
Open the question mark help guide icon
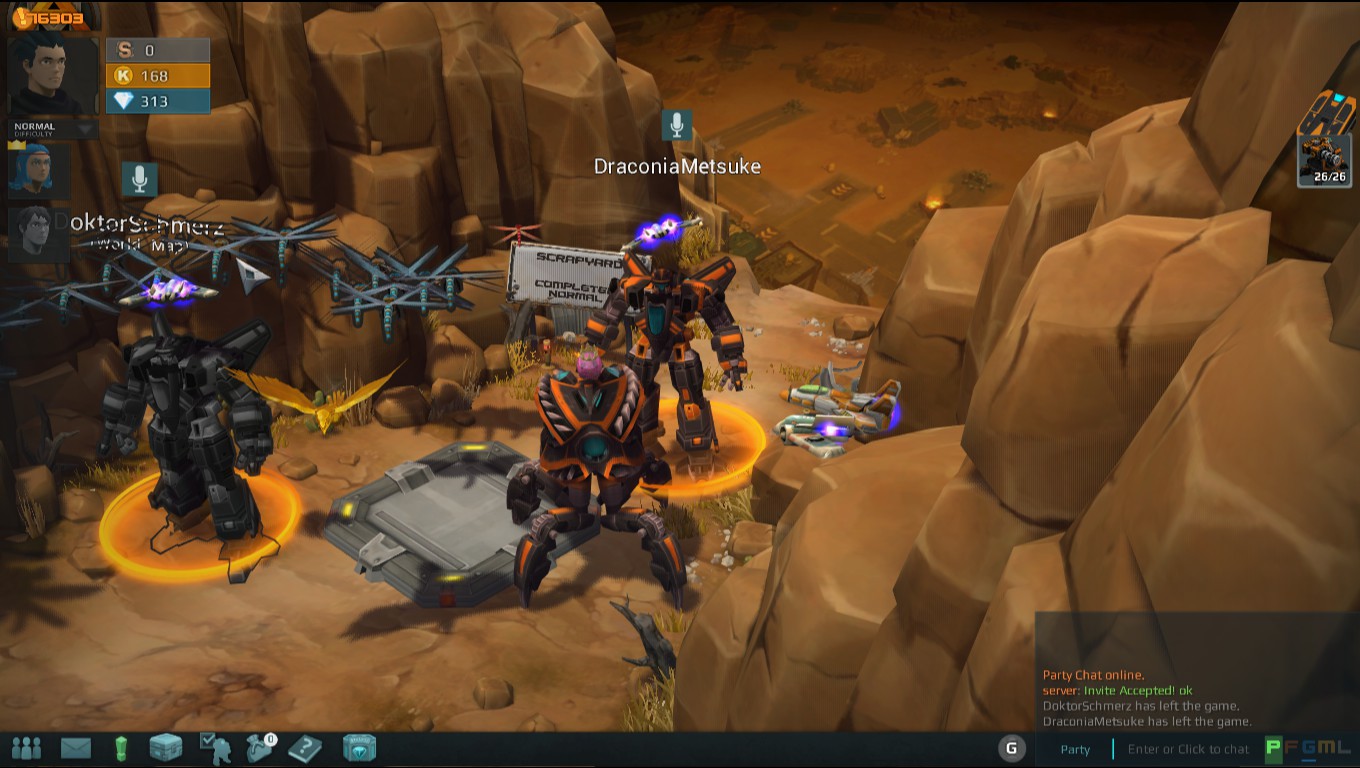pos(303,748)
